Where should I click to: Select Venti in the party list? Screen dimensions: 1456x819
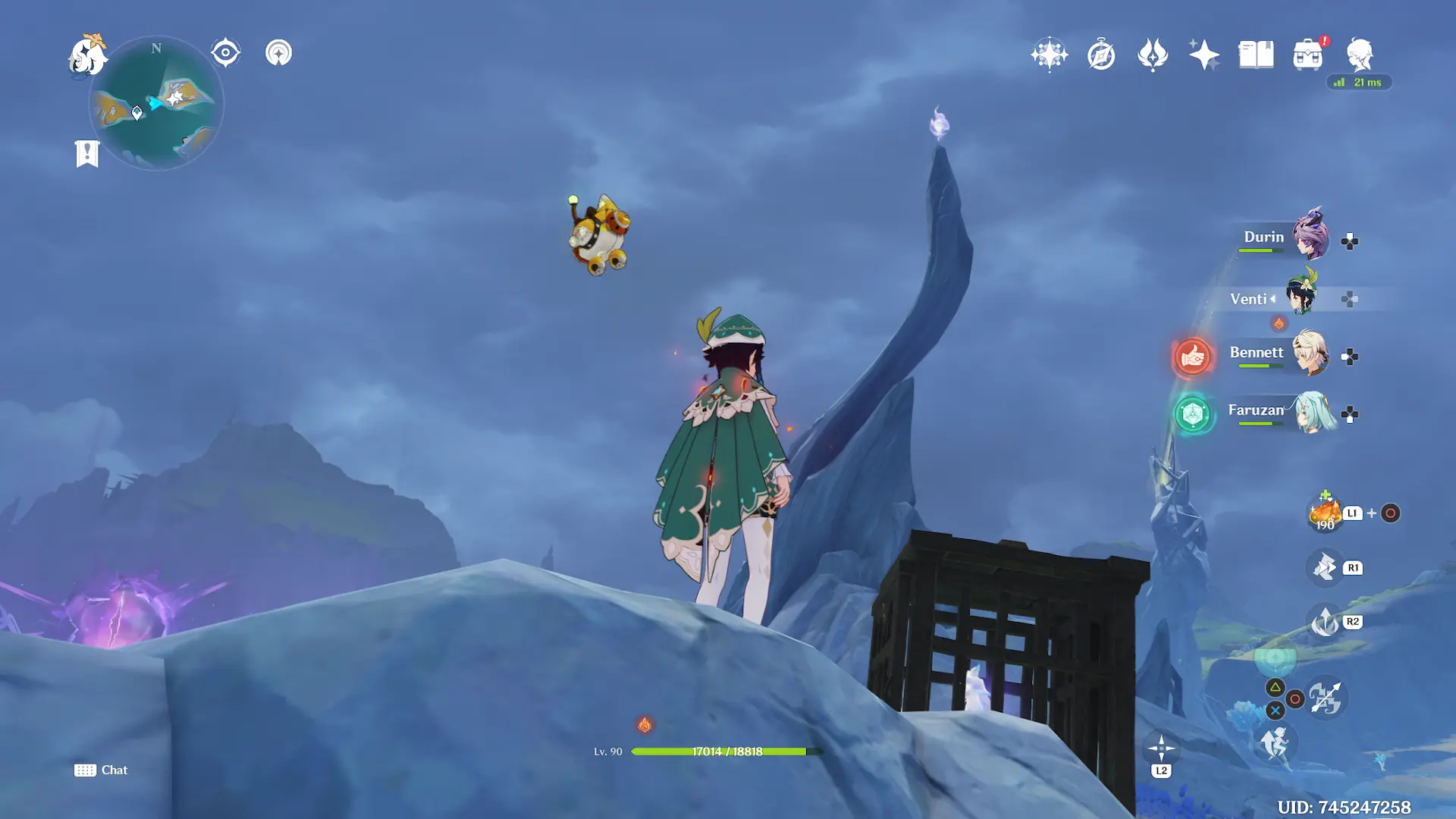click(x=1303, y=296)
